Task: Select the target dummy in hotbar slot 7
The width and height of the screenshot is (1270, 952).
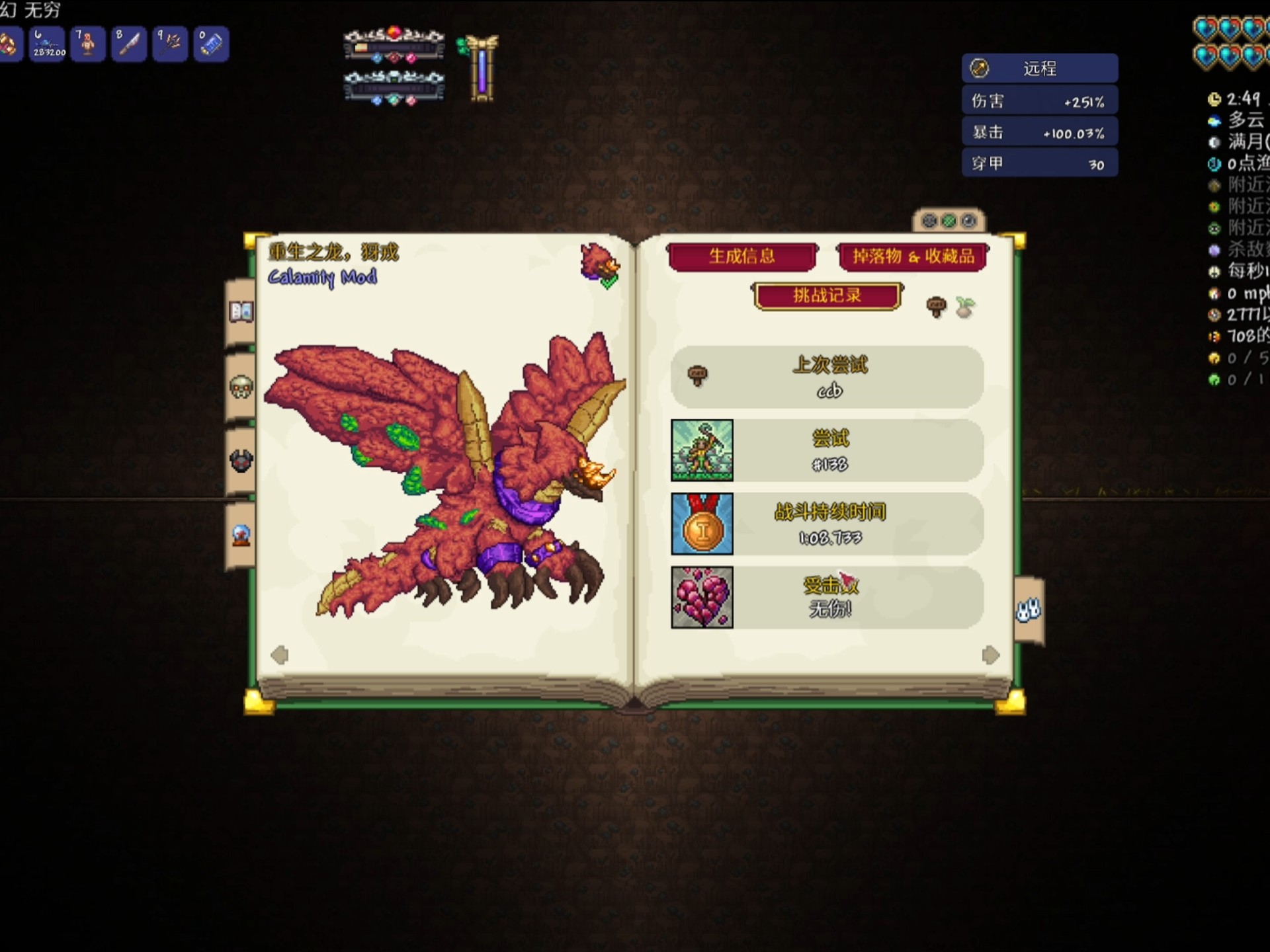Action: point(88,44)
